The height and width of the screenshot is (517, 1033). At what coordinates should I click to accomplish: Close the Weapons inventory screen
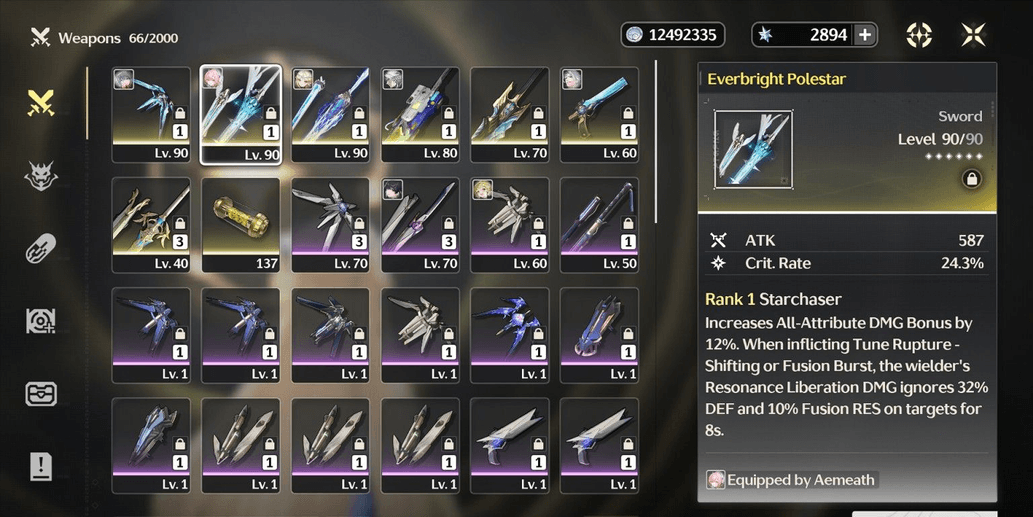[973, 35]
